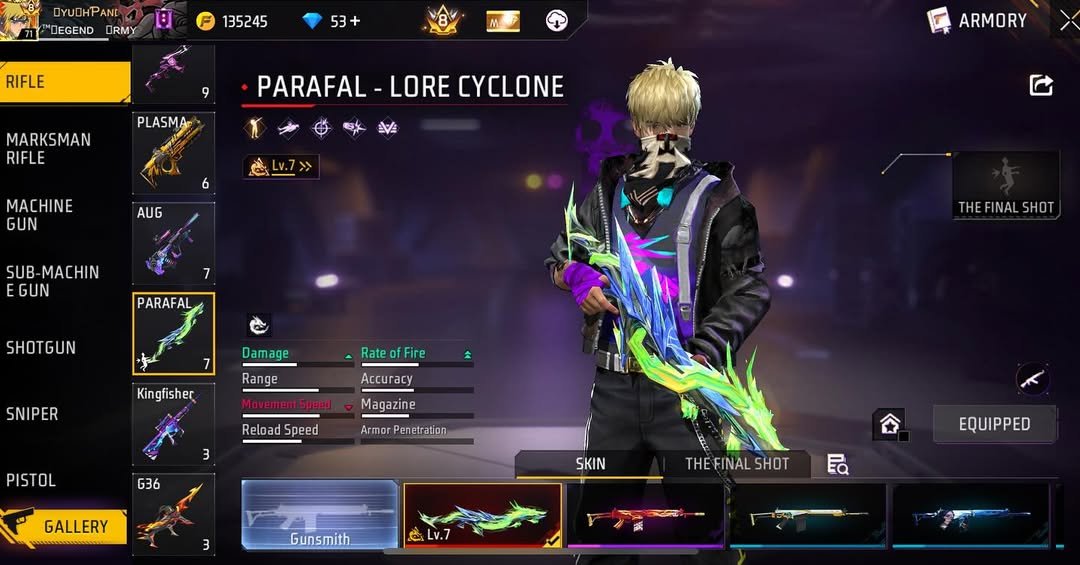The width and height of the screenshot is (1080, 565).
Task: Select the Rifle weapon category
Action: pyautogui.click(x=62, y=82)
